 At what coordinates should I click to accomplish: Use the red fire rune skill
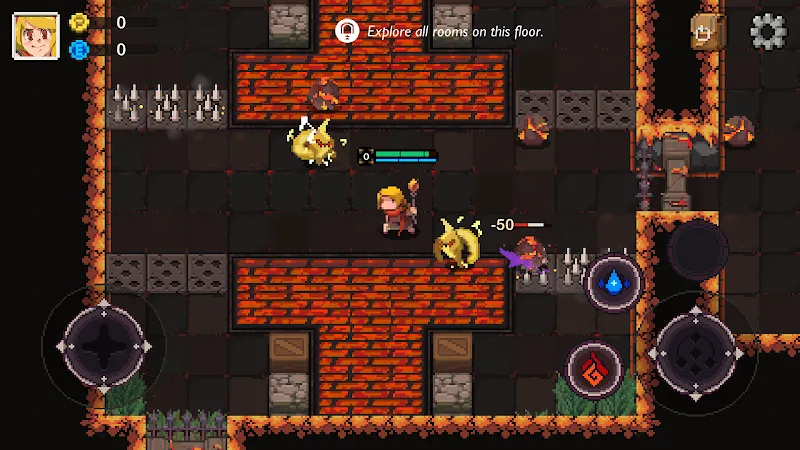pyautogui.click(x=594, y=368)
